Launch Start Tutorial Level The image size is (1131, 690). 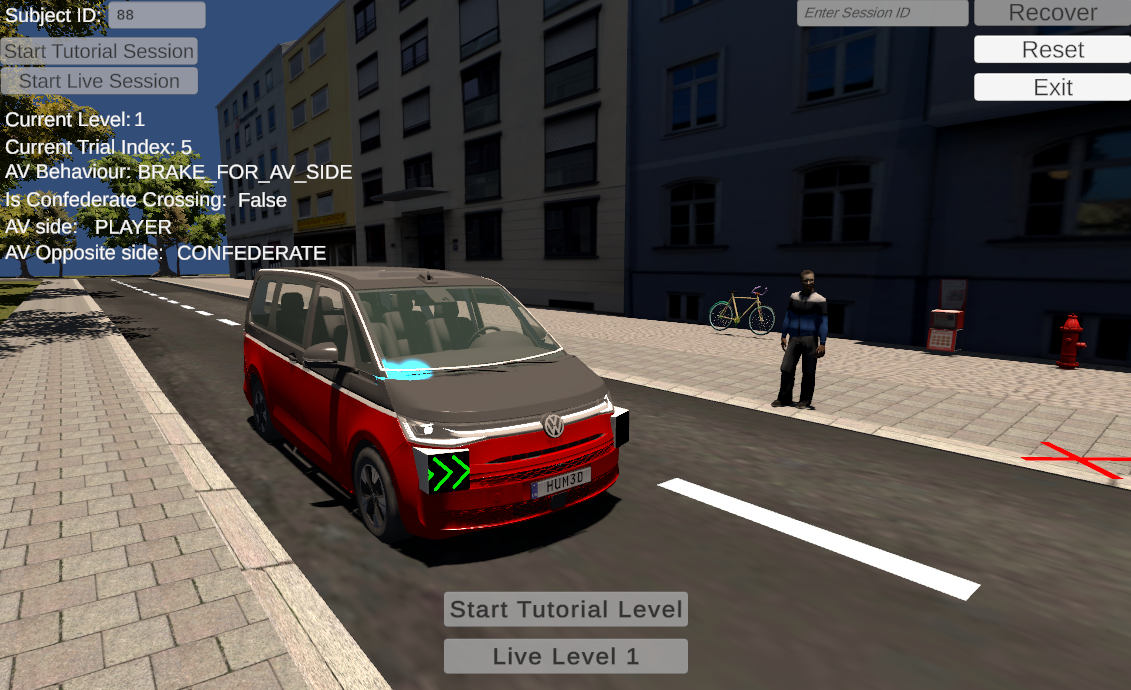(566, 609)
